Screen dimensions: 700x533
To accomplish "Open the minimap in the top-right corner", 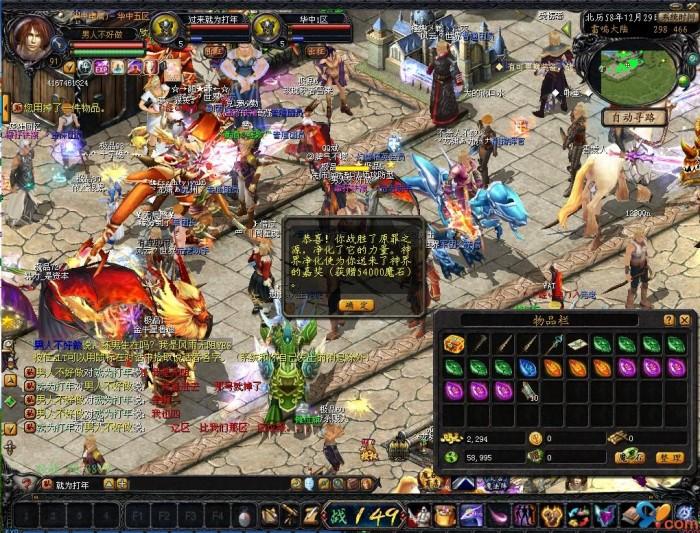I will click(x=640, y=76).
